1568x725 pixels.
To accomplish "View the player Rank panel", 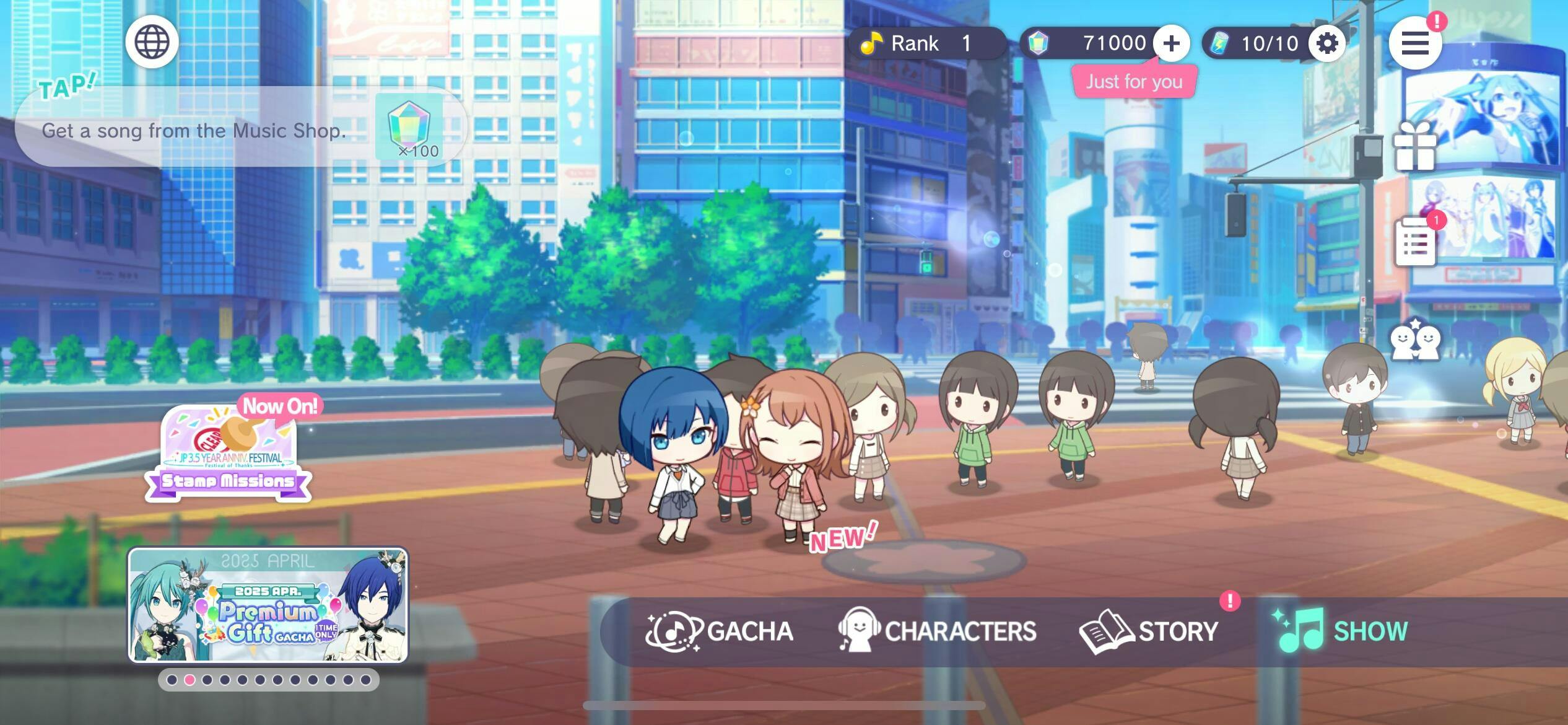I will (x=926, y=43).
